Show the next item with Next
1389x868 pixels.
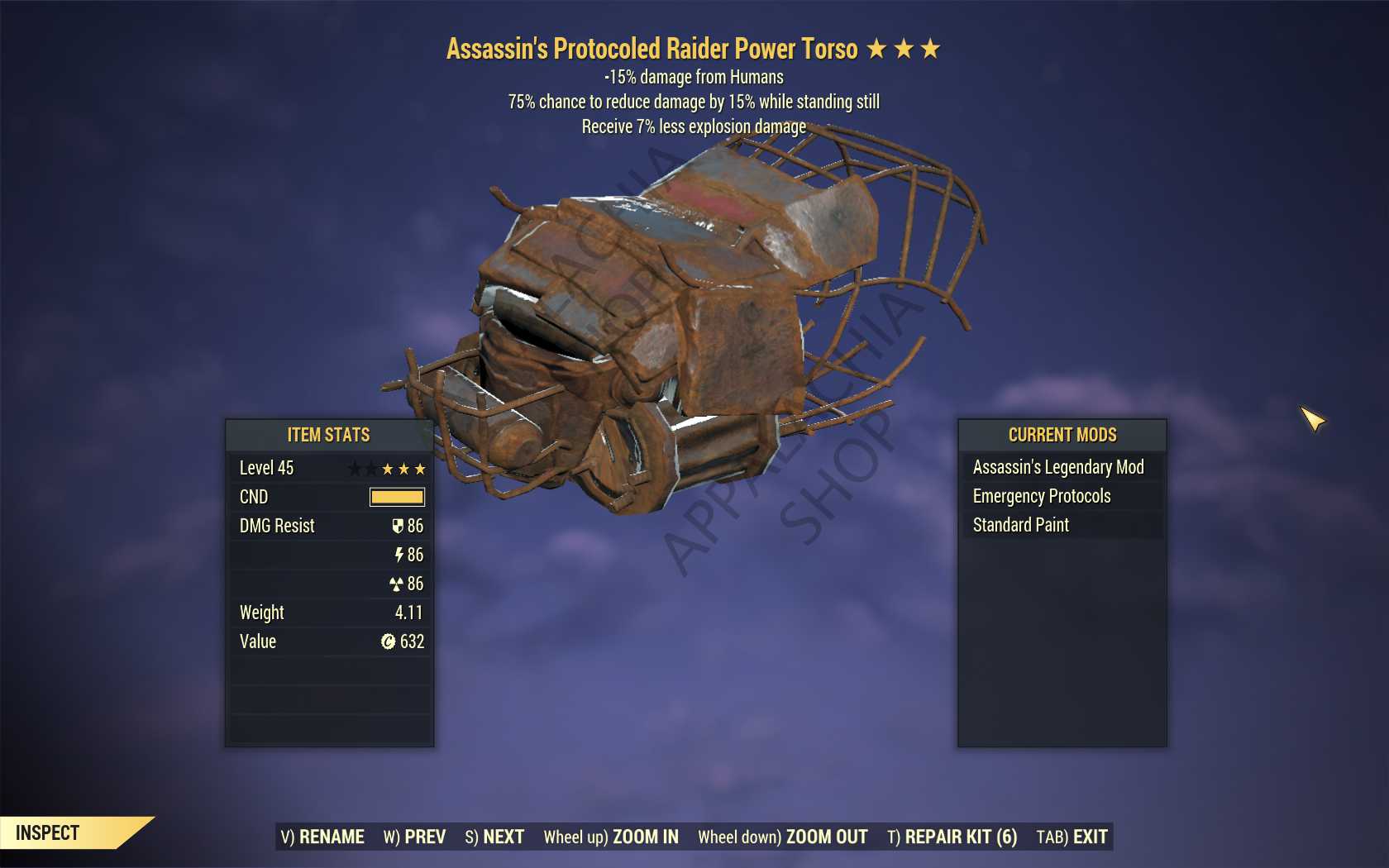click(x=494, y=837)
